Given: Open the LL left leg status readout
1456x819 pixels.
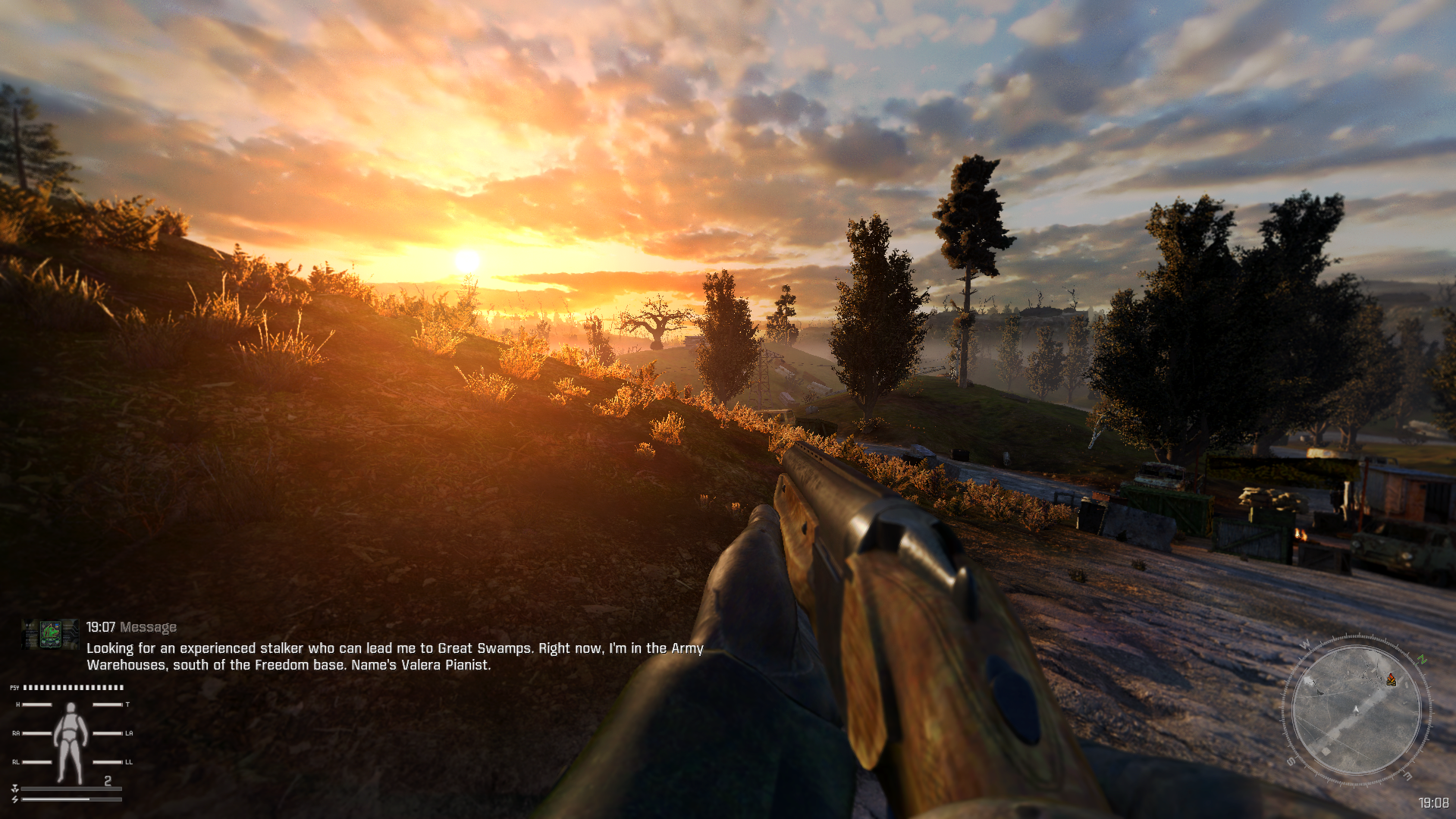Looking at the screenshot, I should 107,763.
